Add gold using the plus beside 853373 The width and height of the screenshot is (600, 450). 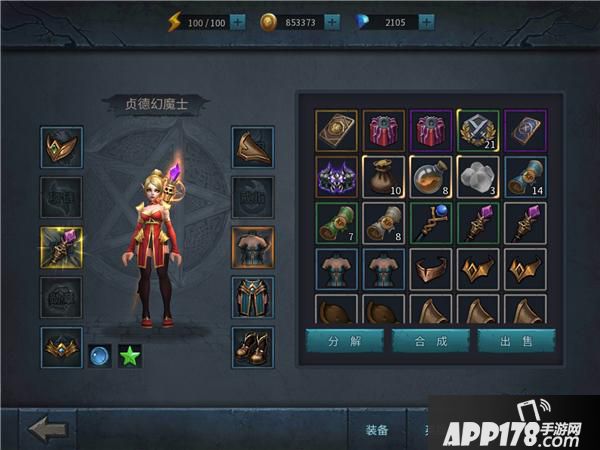pos(332,21)
